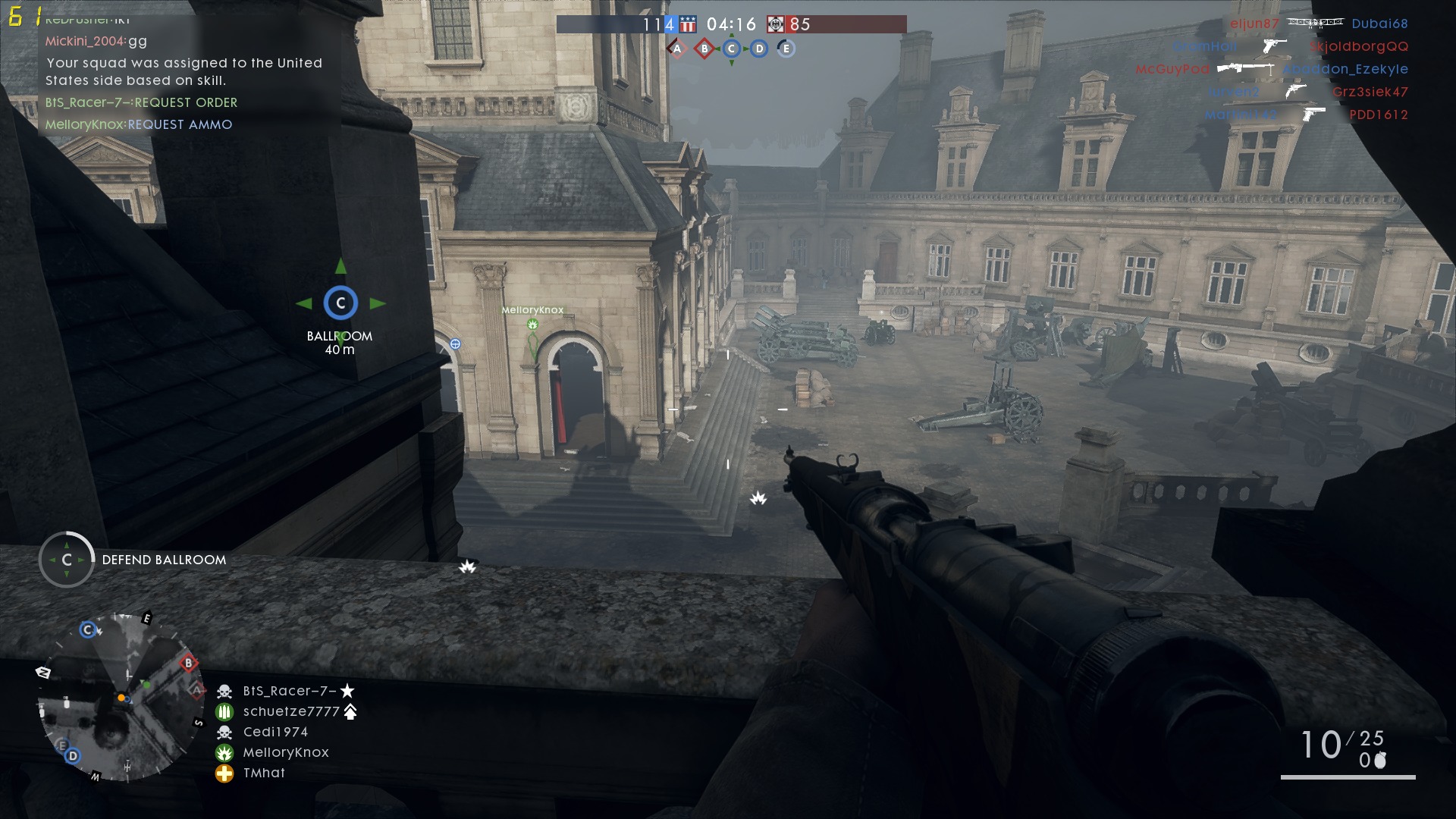The height and width of the screenshot is (819, 1456).
Task: Select the B objective marker on the minimap
Action: (x=188, y=664)
